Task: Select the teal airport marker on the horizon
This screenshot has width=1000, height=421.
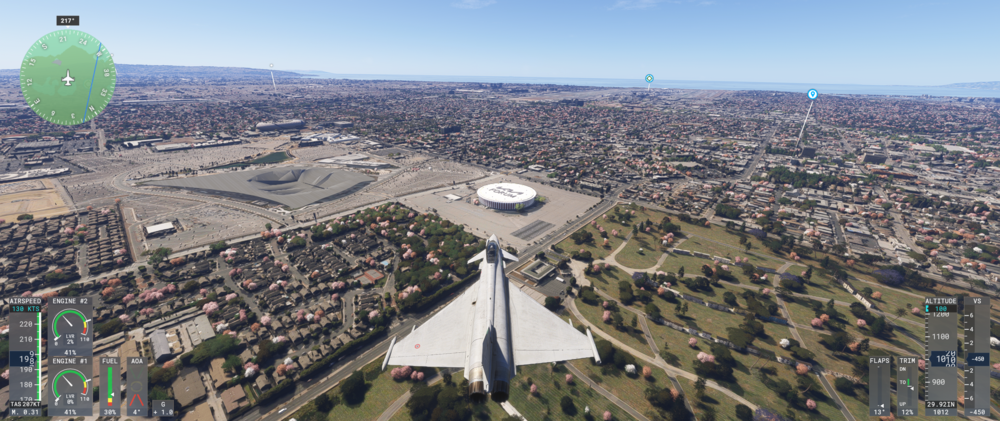Action: click(x=649, y=78)
